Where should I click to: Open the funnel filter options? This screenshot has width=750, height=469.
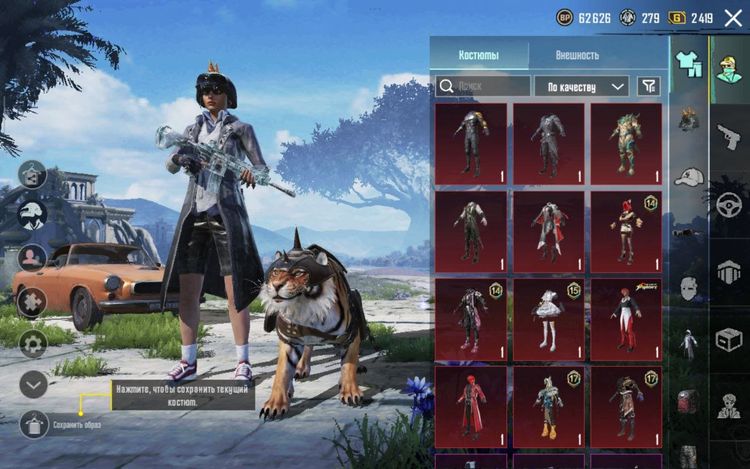(649, 87)
